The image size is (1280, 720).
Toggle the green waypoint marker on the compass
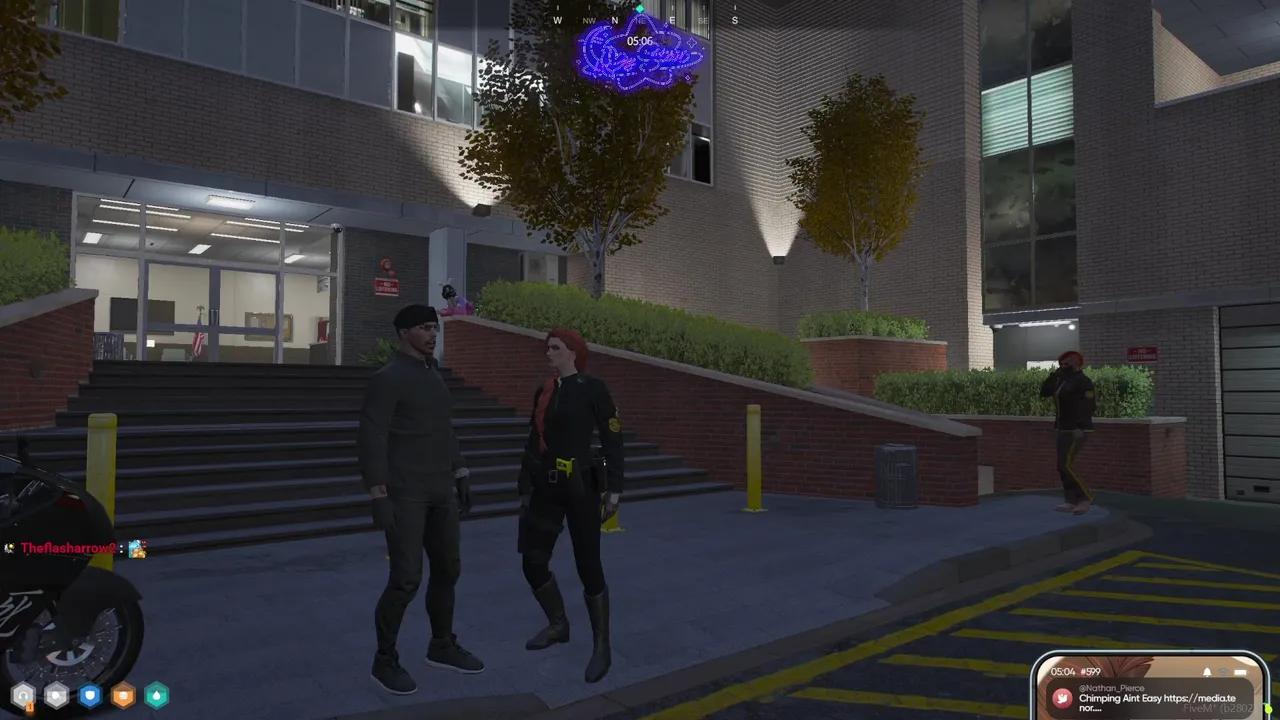point(639,9)
